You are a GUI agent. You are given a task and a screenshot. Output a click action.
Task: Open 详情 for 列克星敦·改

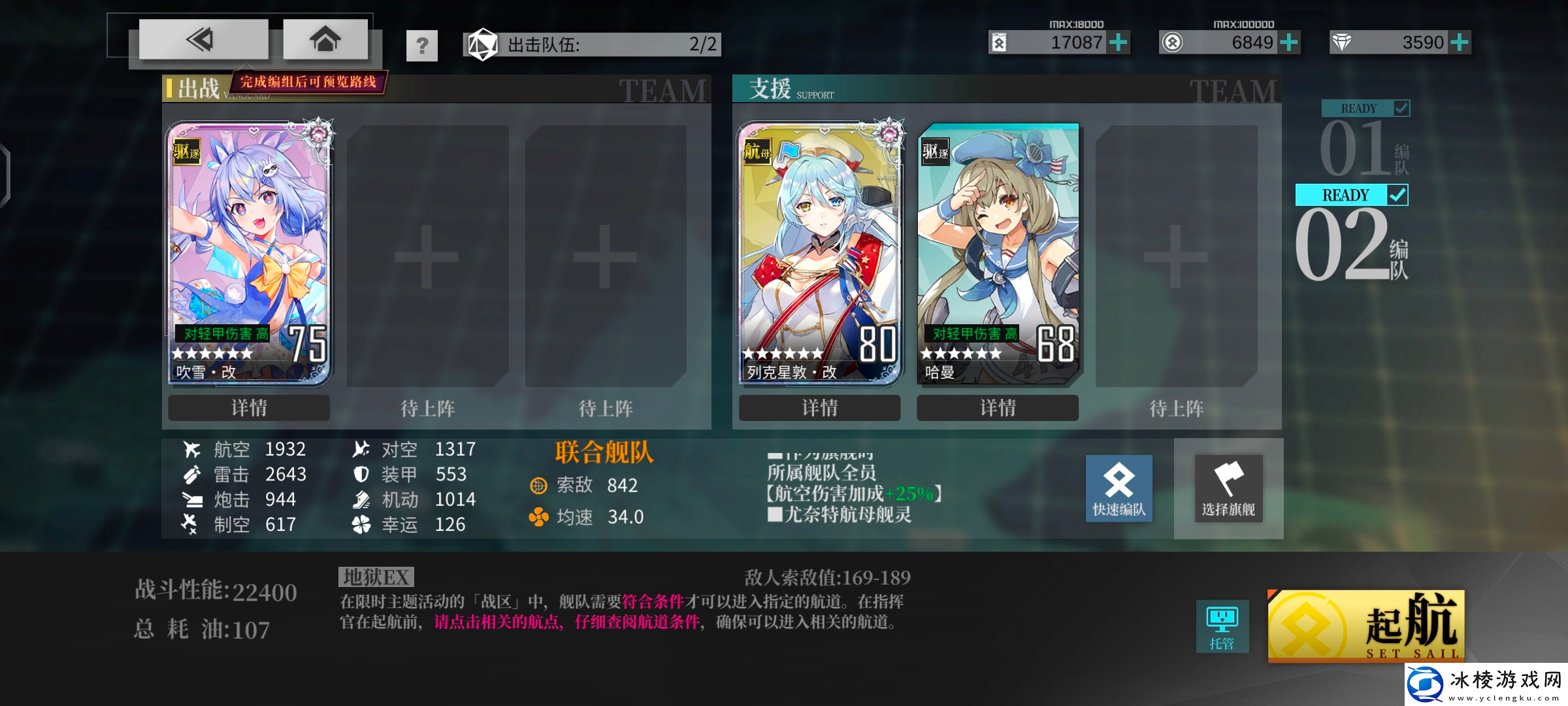coord(820,407)
